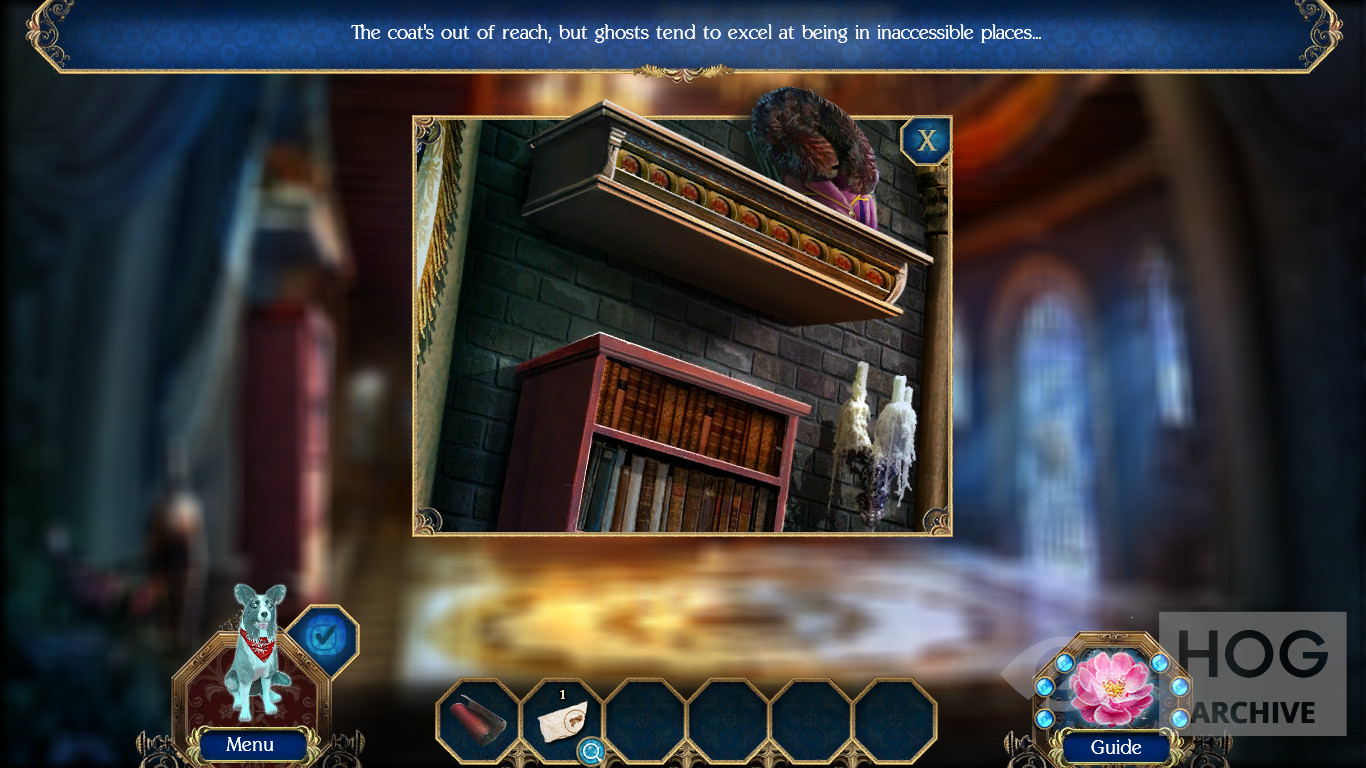1366x768 pixels.
Task: Use the pink lotus flower hint
Action: (x=1111, y=687)
